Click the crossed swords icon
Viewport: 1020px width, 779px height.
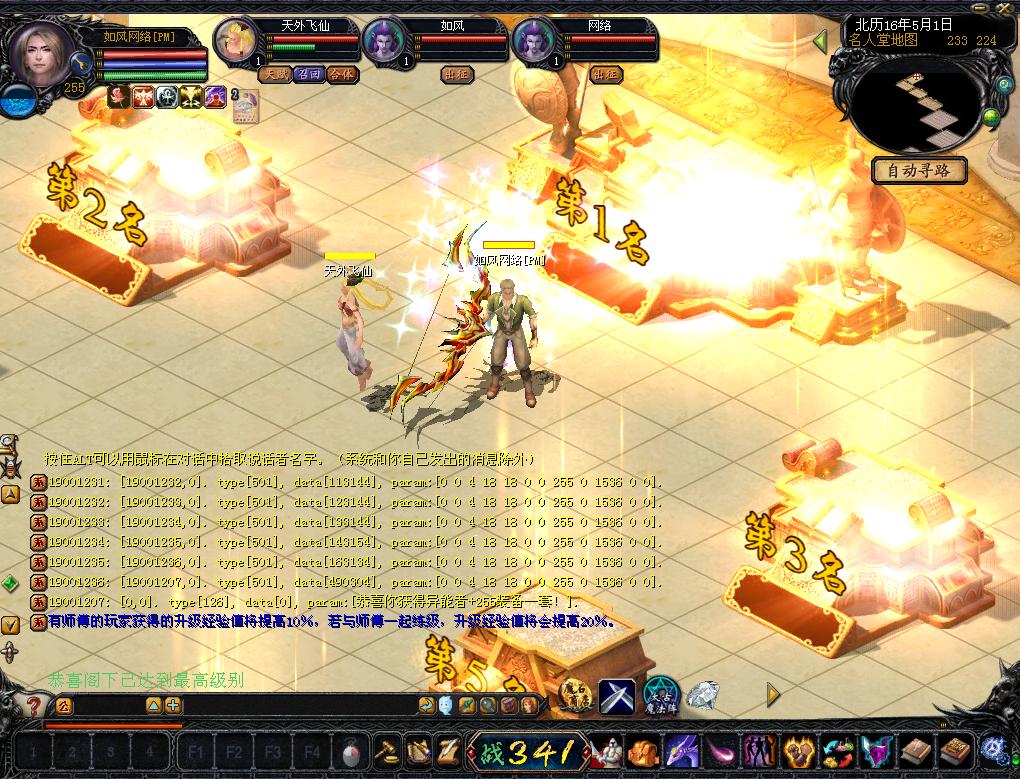click(x=617, y=696)
